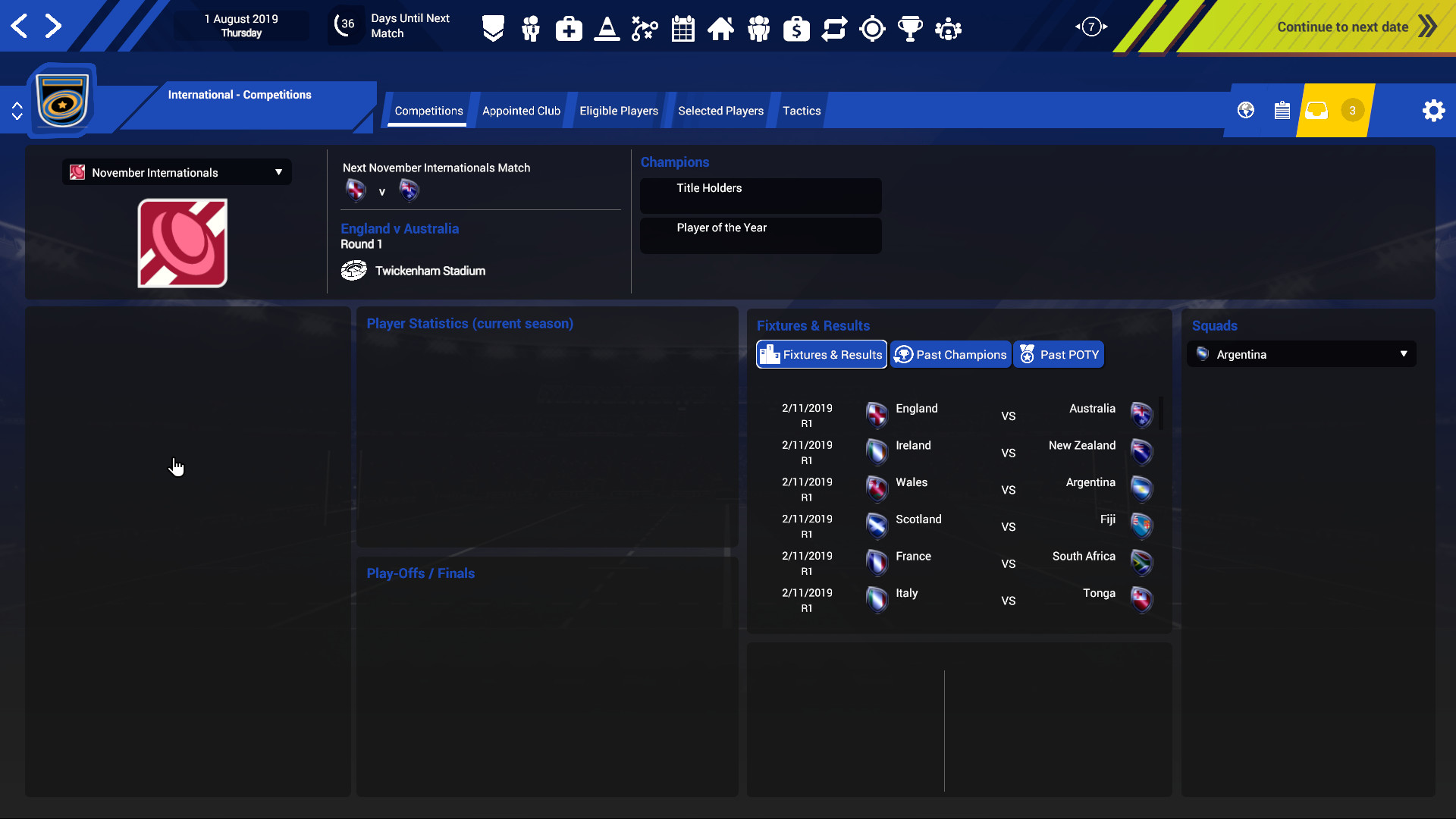This screenshot has height=819, width=1456.
Task: Open the trophy competitions icon
Action: [910, 28]
